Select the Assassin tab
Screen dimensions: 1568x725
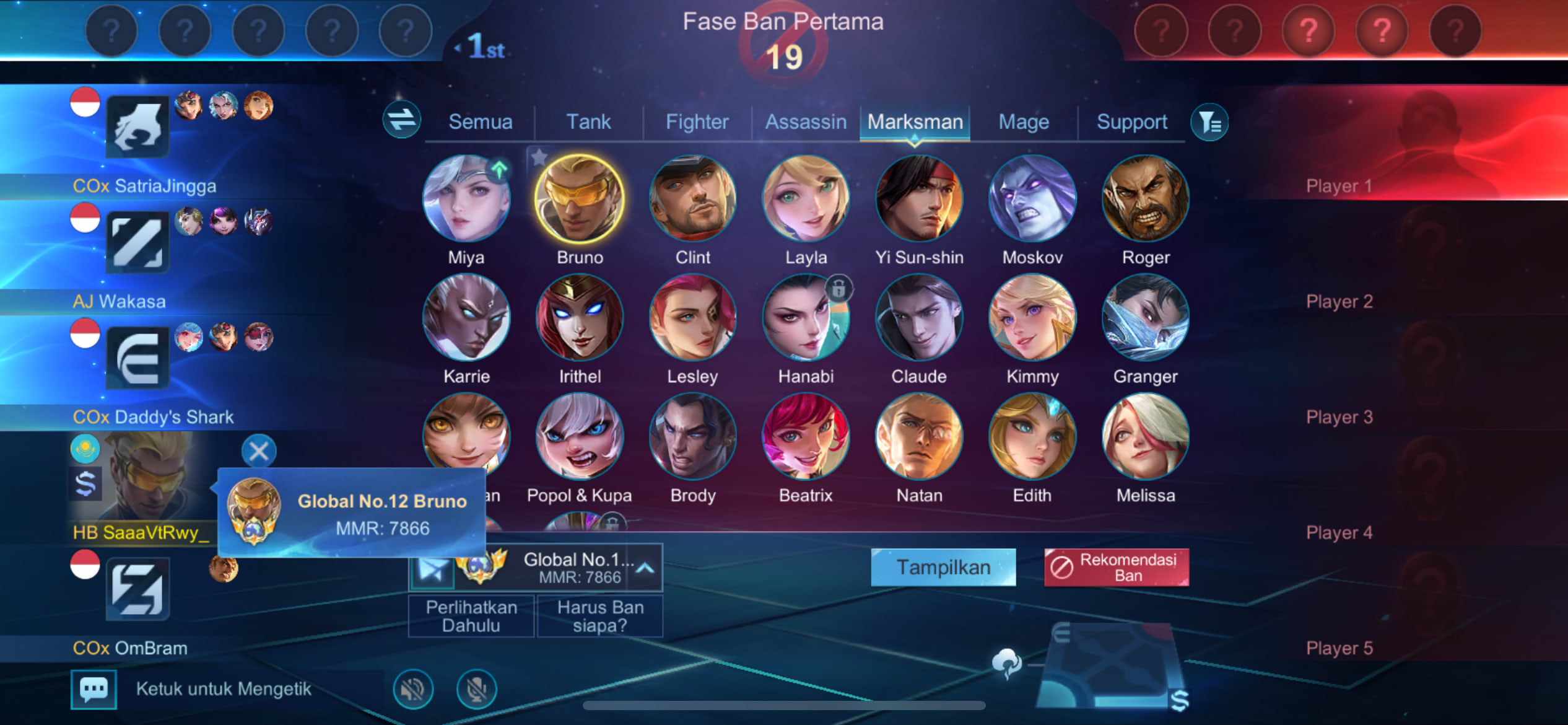(x=806, y=122)
